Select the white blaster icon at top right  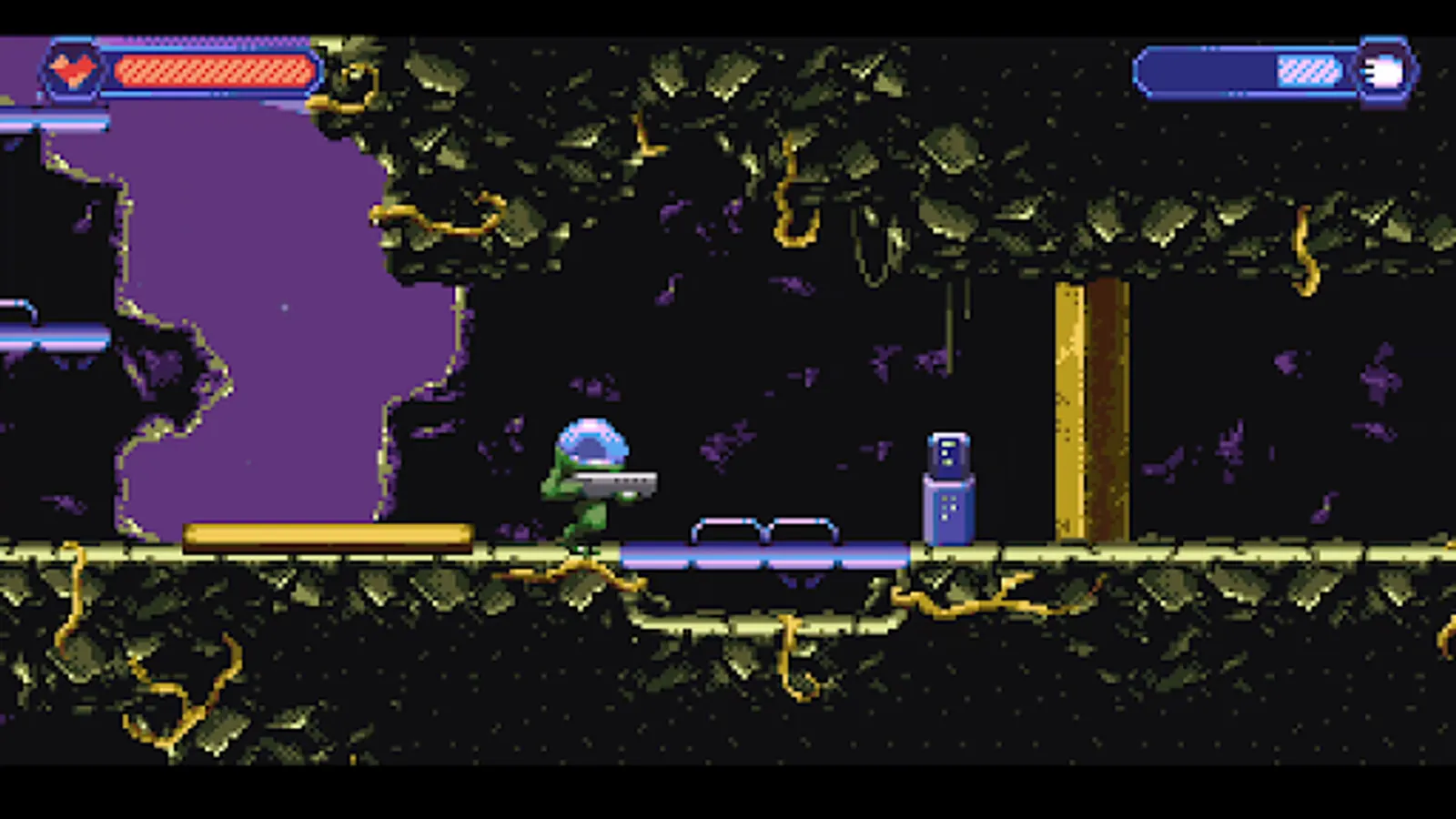pos(1384,70)
